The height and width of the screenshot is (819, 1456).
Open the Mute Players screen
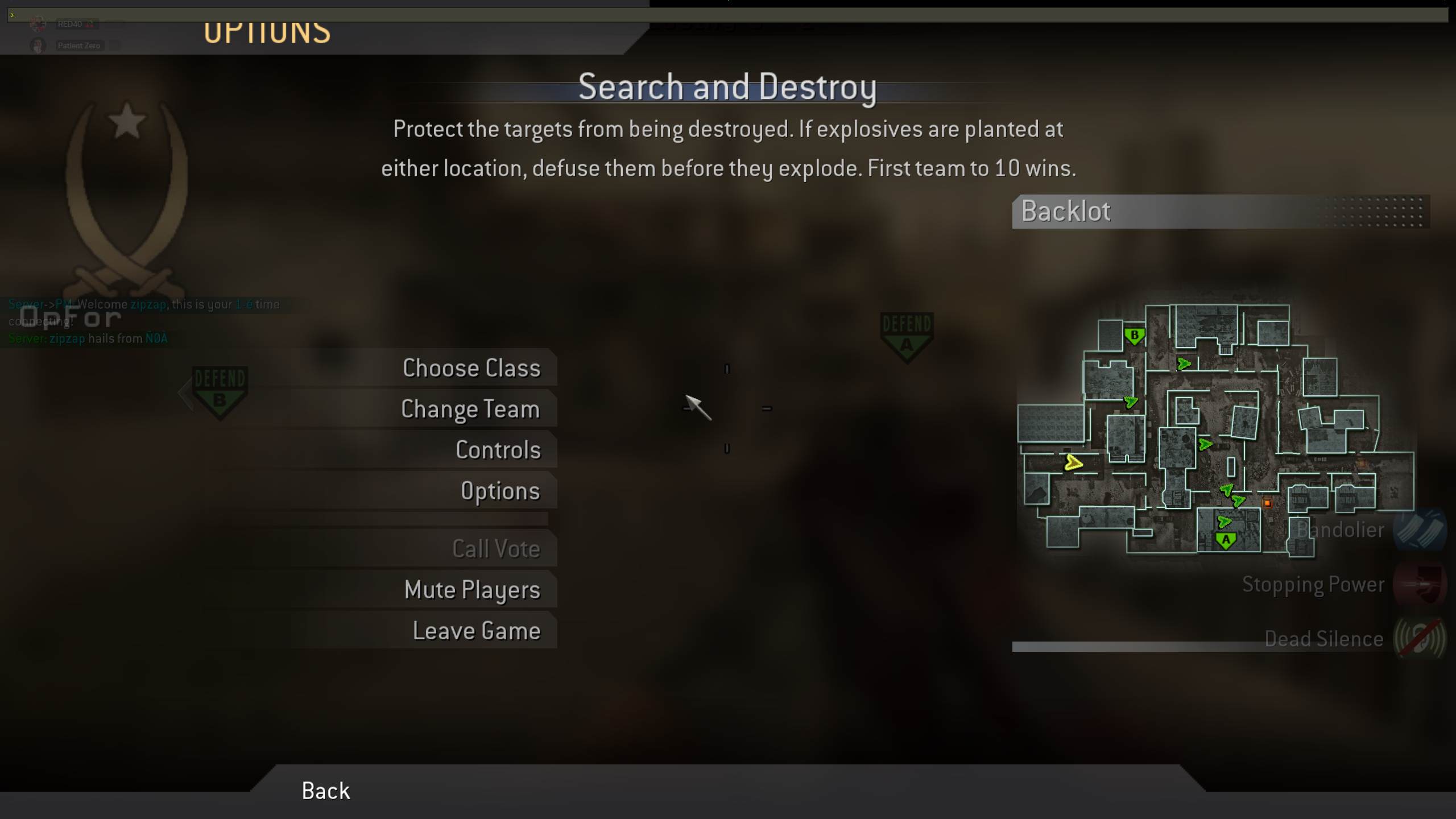pyautogui.click(x=472, y=589)
